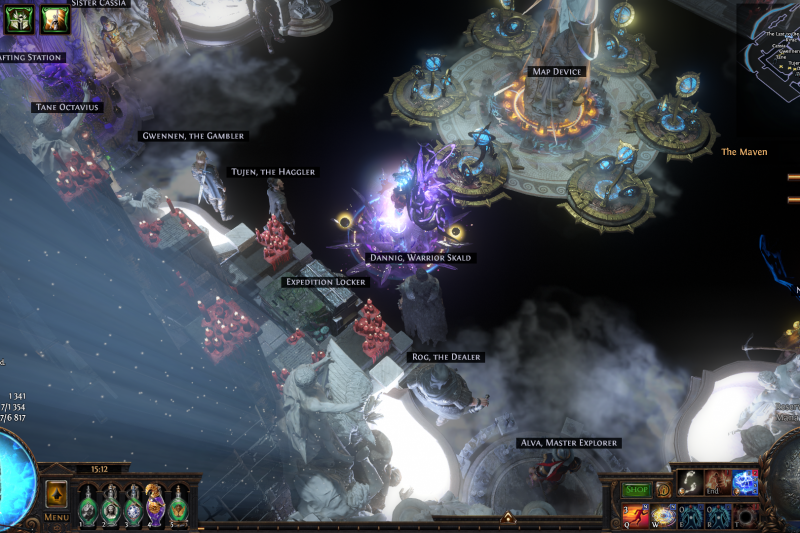Activate the dark void skill on T
Viewport: 800px width, 533px height.
click(745, 516)
